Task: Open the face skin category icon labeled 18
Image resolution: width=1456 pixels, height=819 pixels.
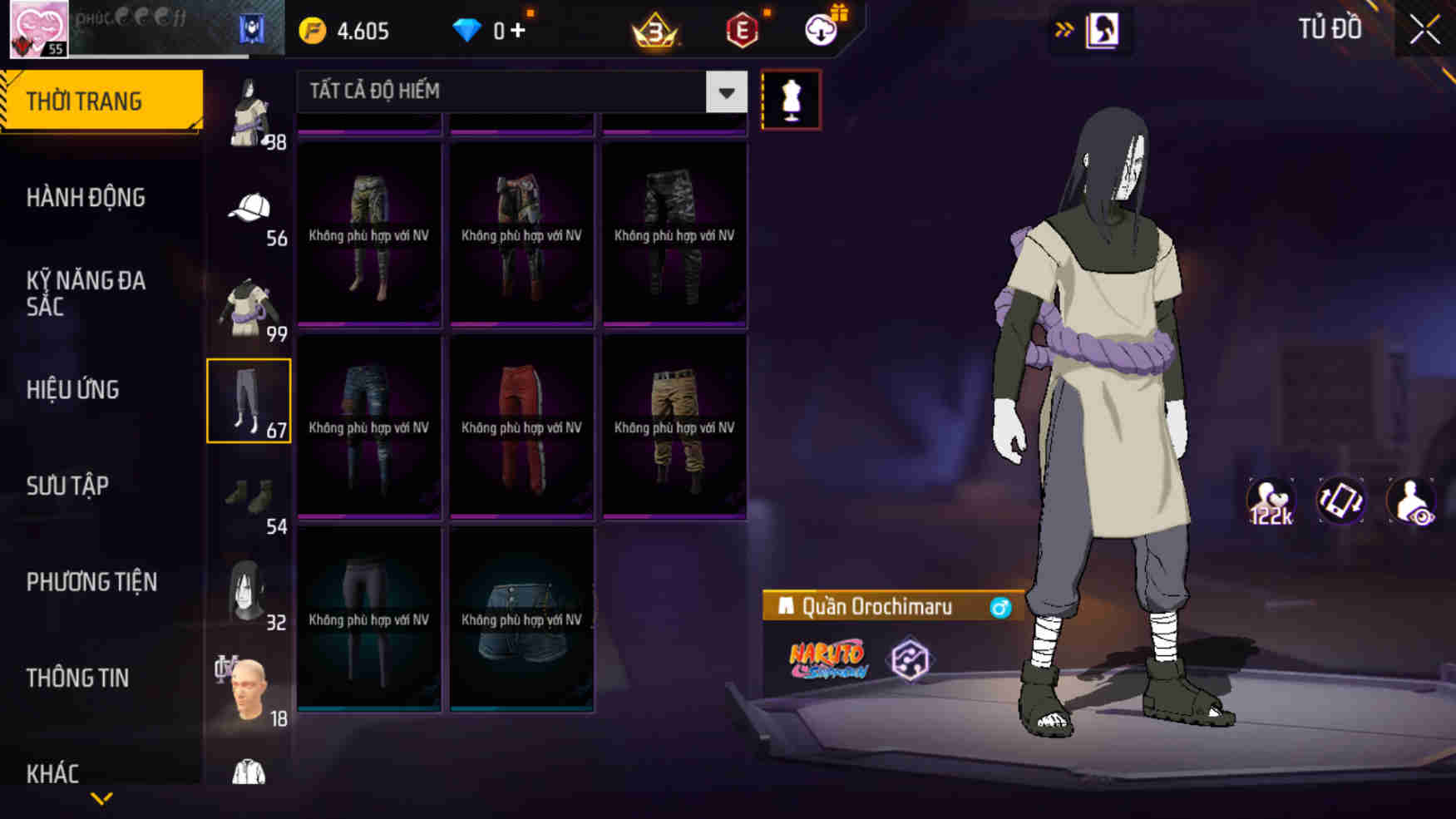Action: click(x=247, y=690)
